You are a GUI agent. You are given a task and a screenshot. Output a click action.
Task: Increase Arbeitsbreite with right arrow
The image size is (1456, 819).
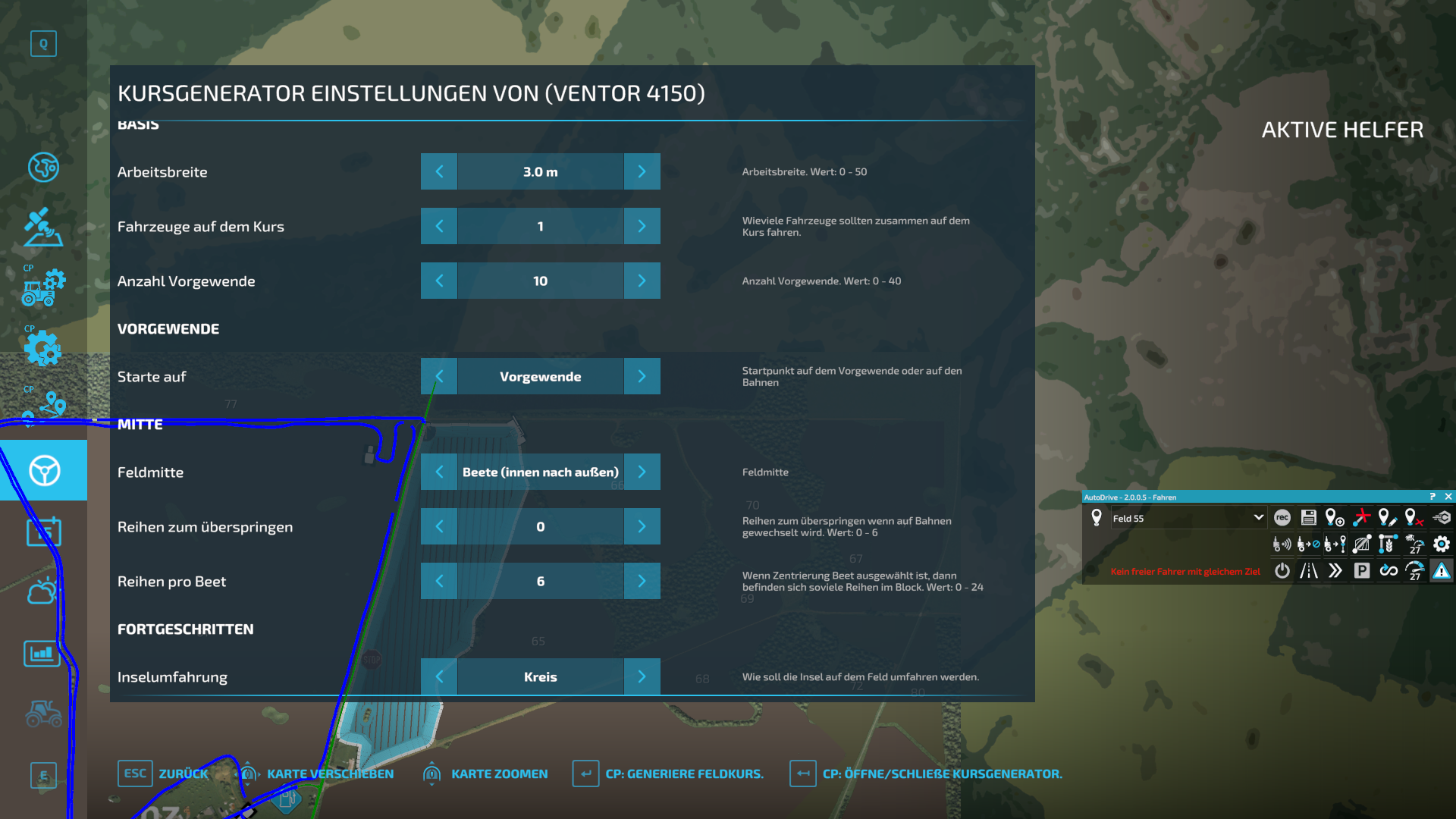(x=642, y=171)
